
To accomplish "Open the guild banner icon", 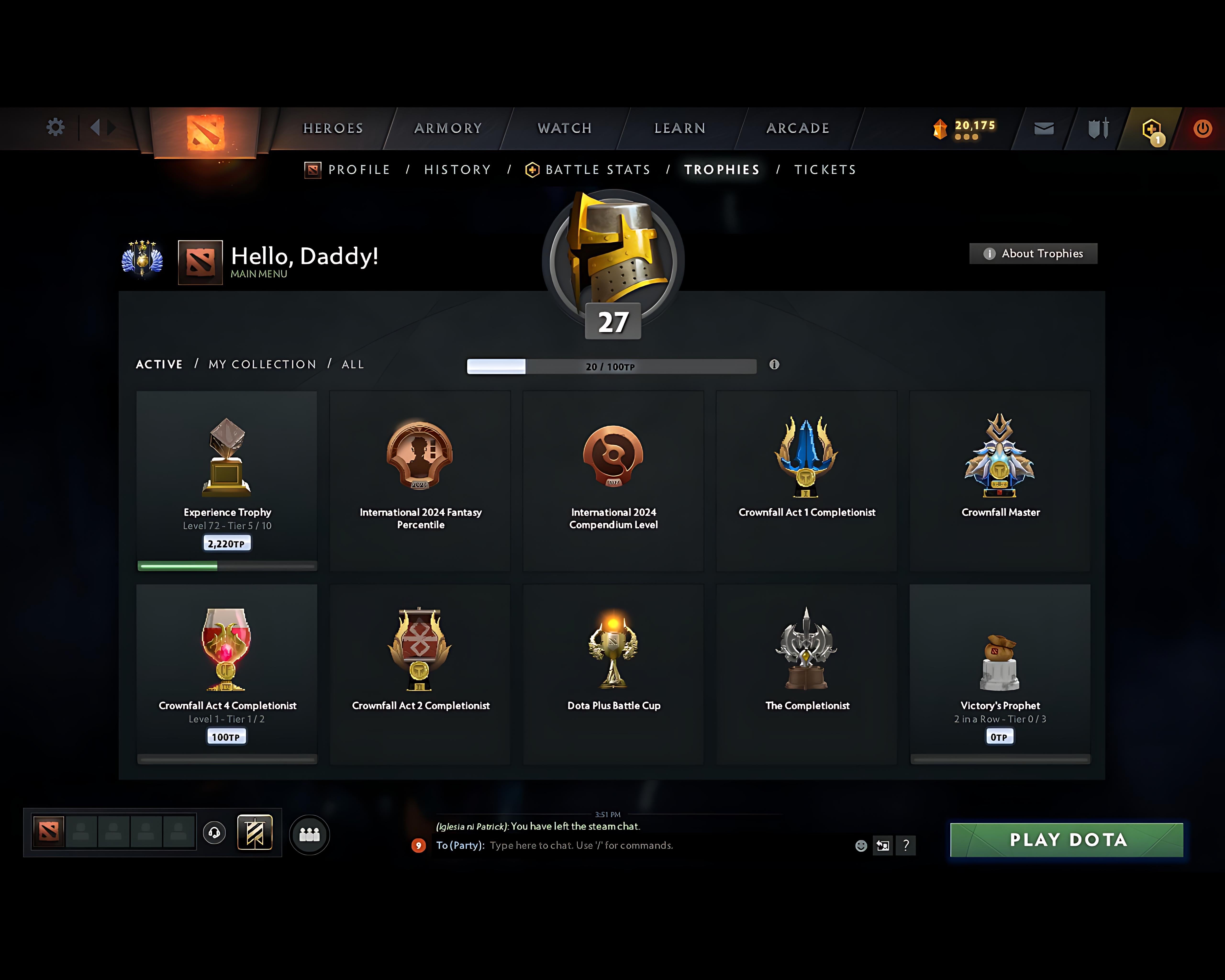I will click(255, 833).
